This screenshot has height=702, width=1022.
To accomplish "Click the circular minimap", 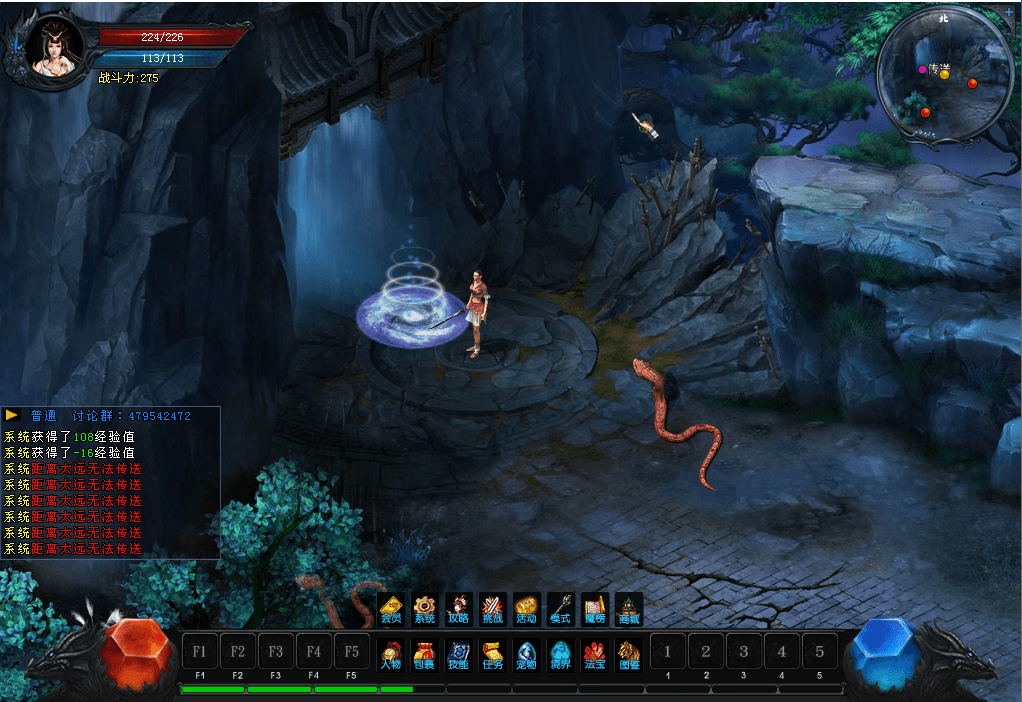I will click(x=944, y=78).
